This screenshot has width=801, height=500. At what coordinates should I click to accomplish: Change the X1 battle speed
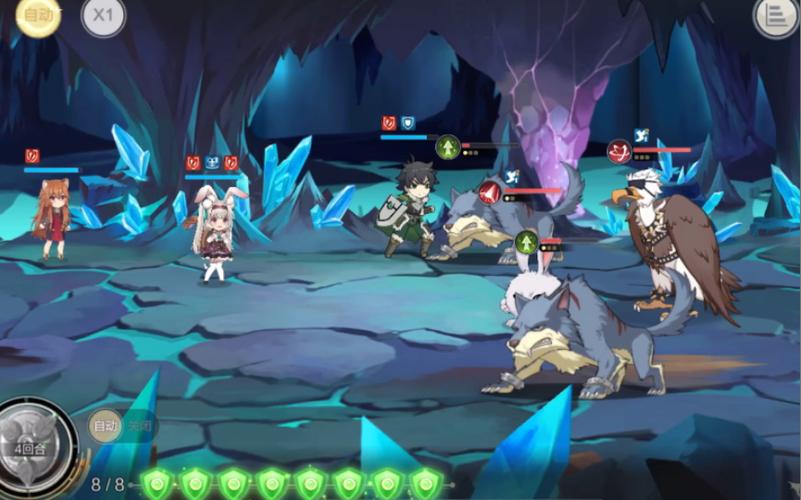[102, 16]
